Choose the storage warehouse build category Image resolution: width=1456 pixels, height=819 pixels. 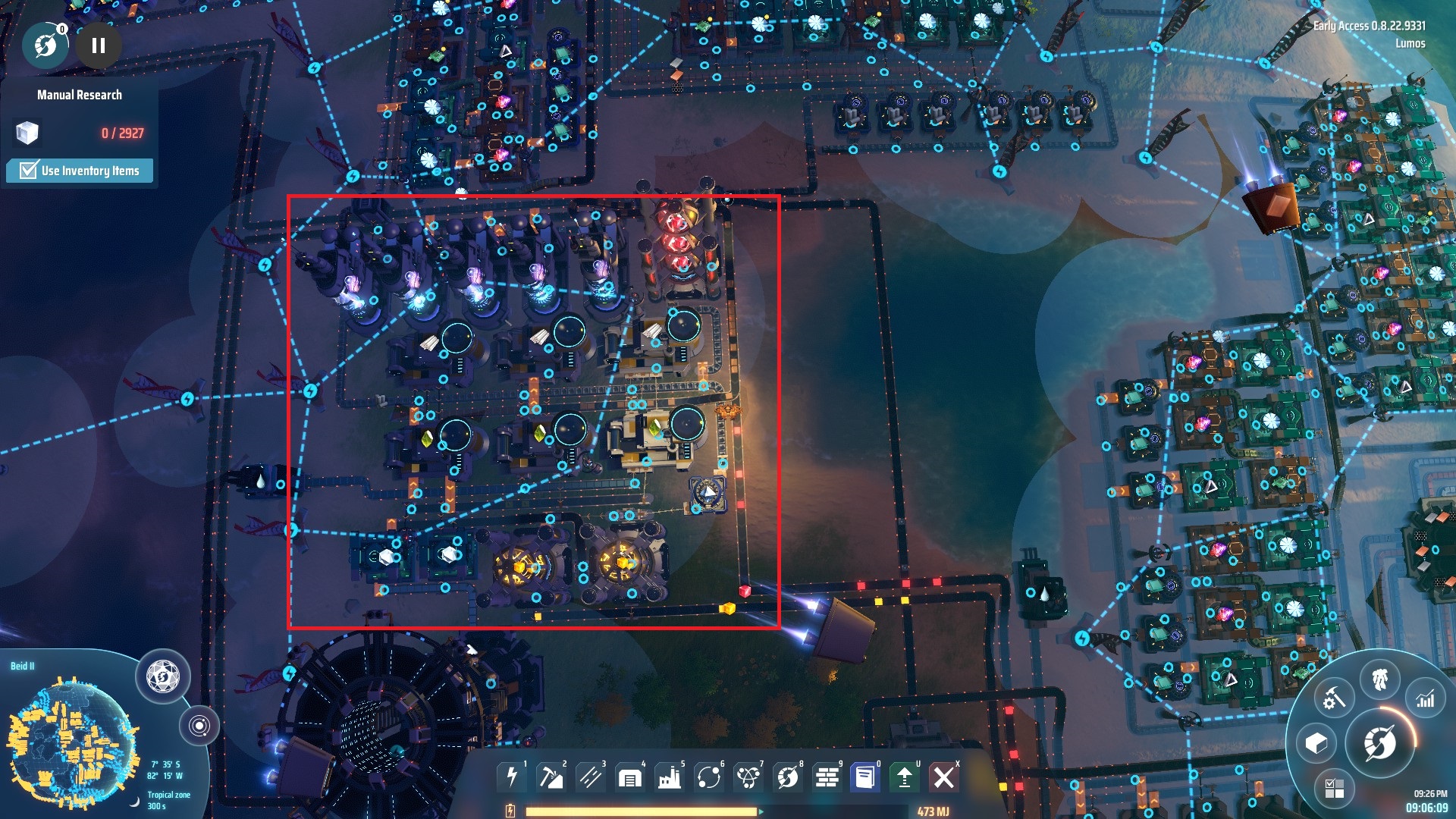630,777
